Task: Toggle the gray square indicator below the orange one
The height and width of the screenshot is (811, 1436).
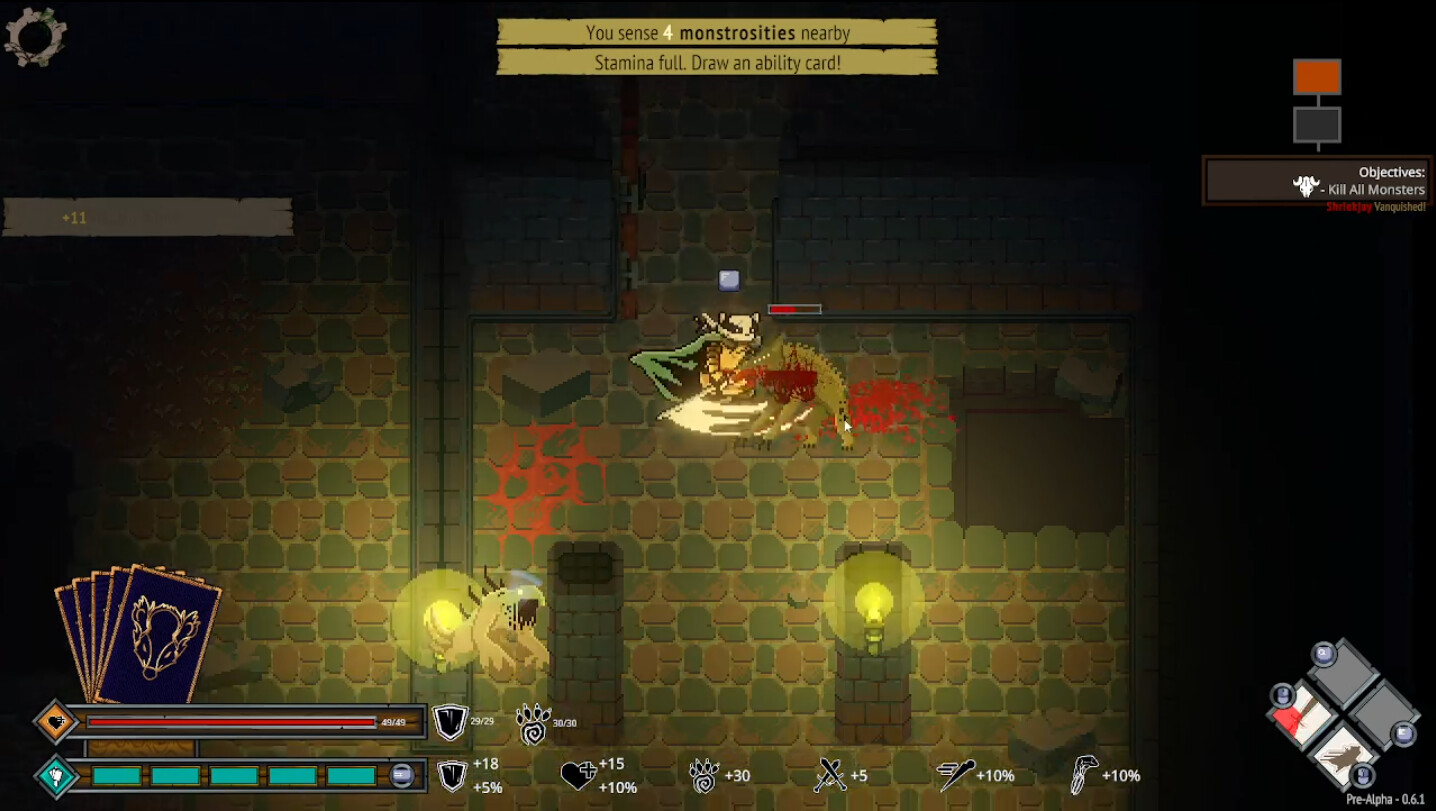Action: tap(1317, 122)
